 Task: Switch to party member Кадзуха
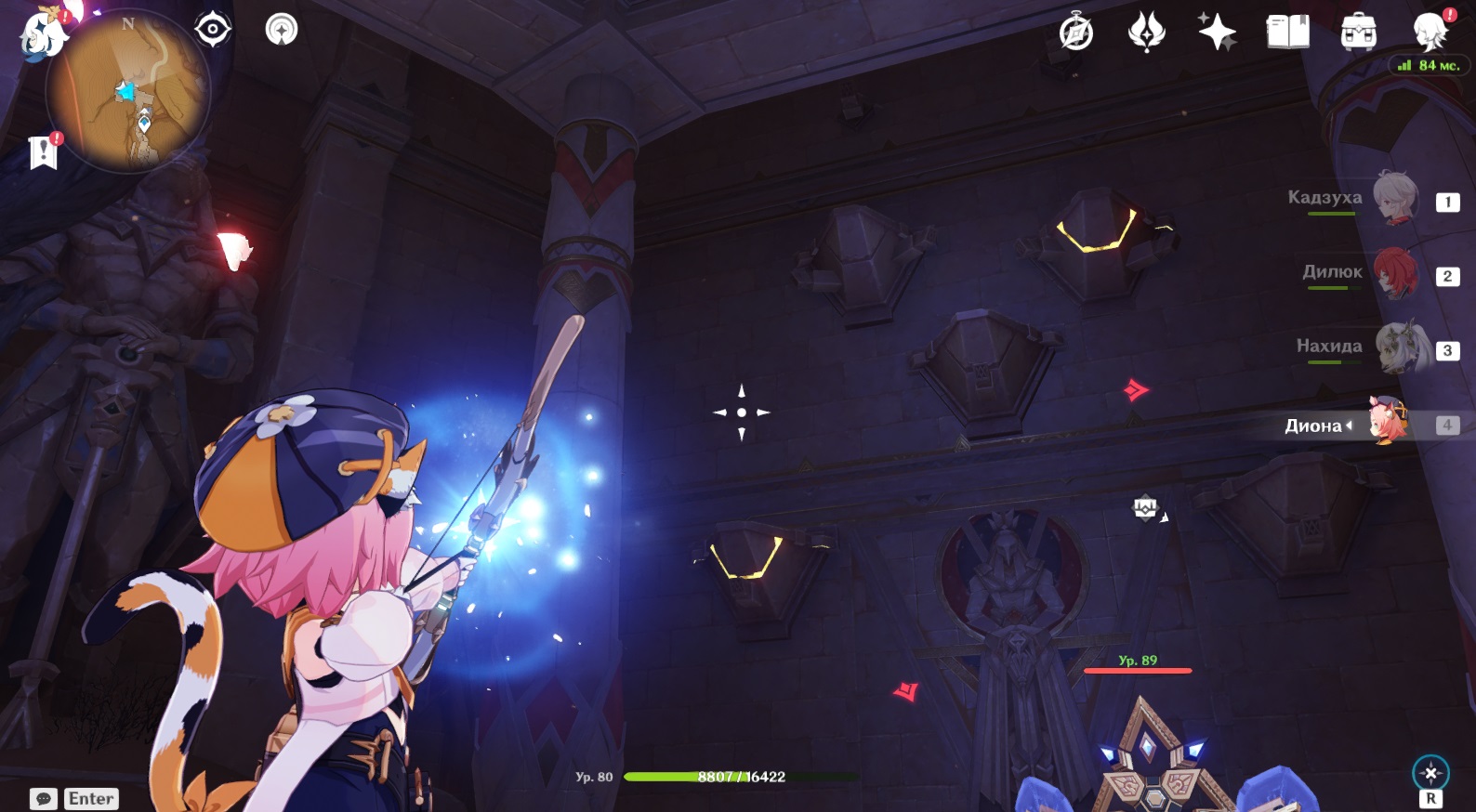1394,199
